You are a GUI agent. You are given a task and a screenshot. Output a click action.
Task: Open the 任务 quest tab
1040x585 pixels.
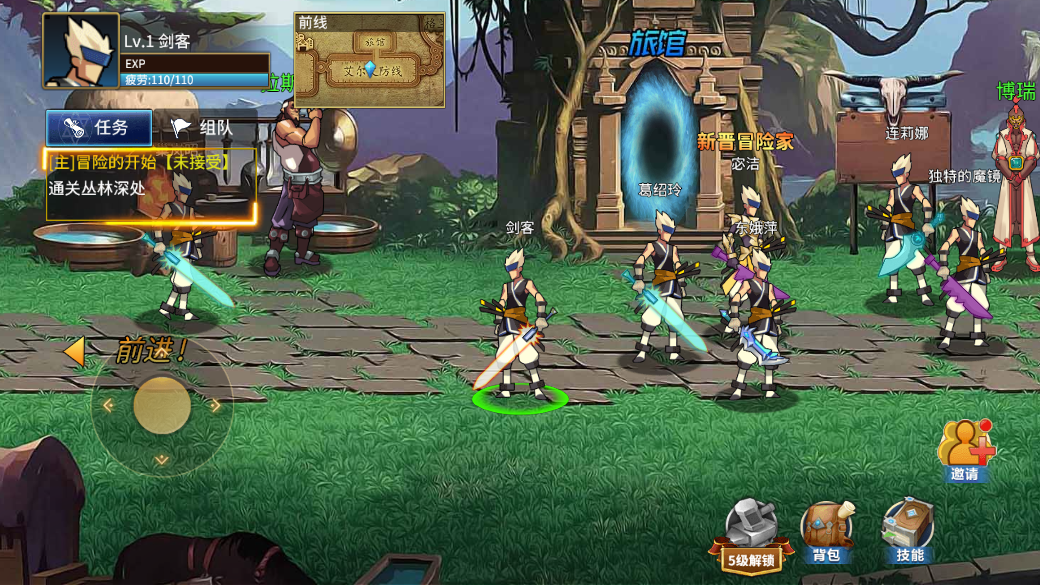[98, 128]
